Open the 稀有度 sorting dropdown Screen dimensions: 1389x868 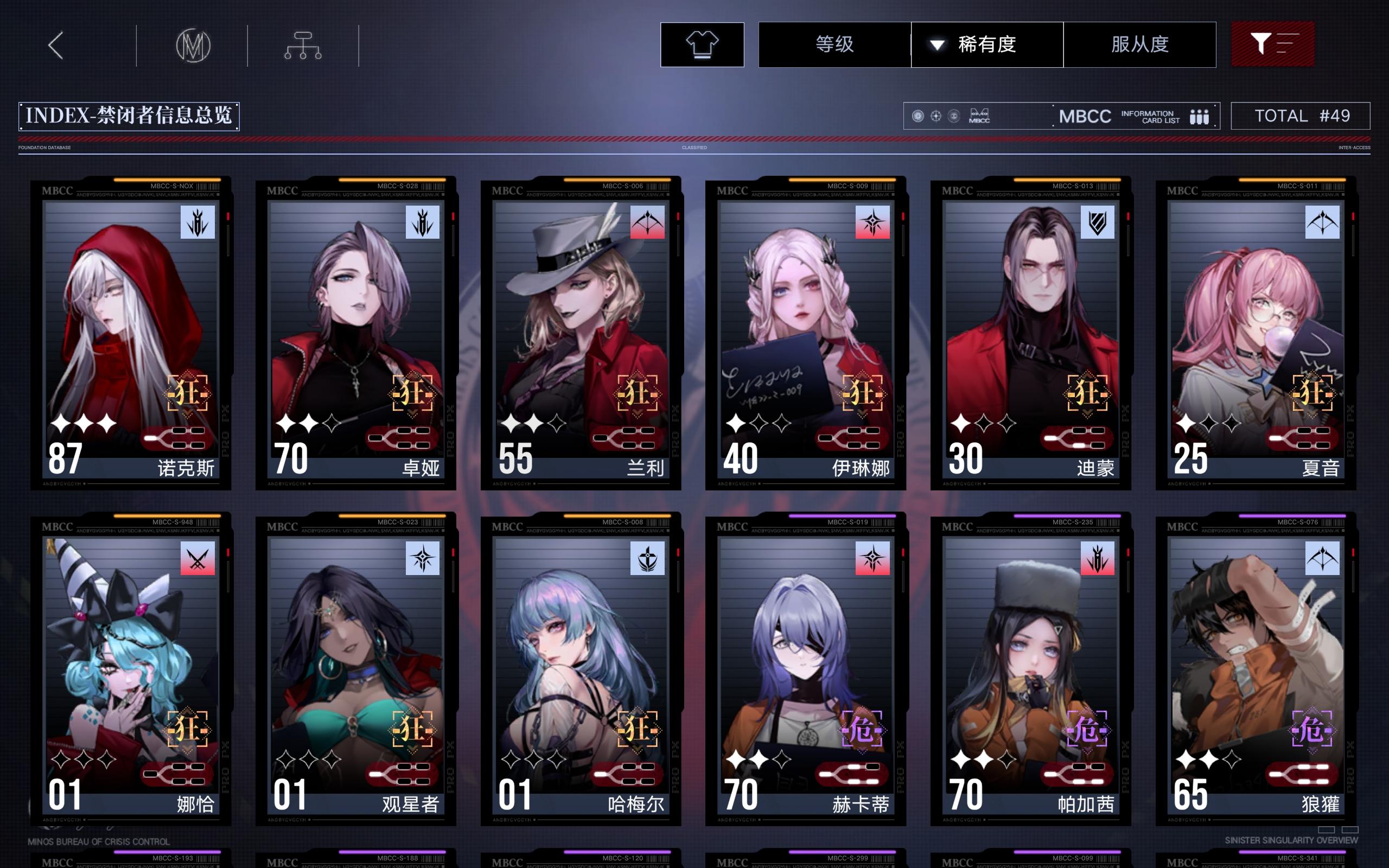pos(987,45)
